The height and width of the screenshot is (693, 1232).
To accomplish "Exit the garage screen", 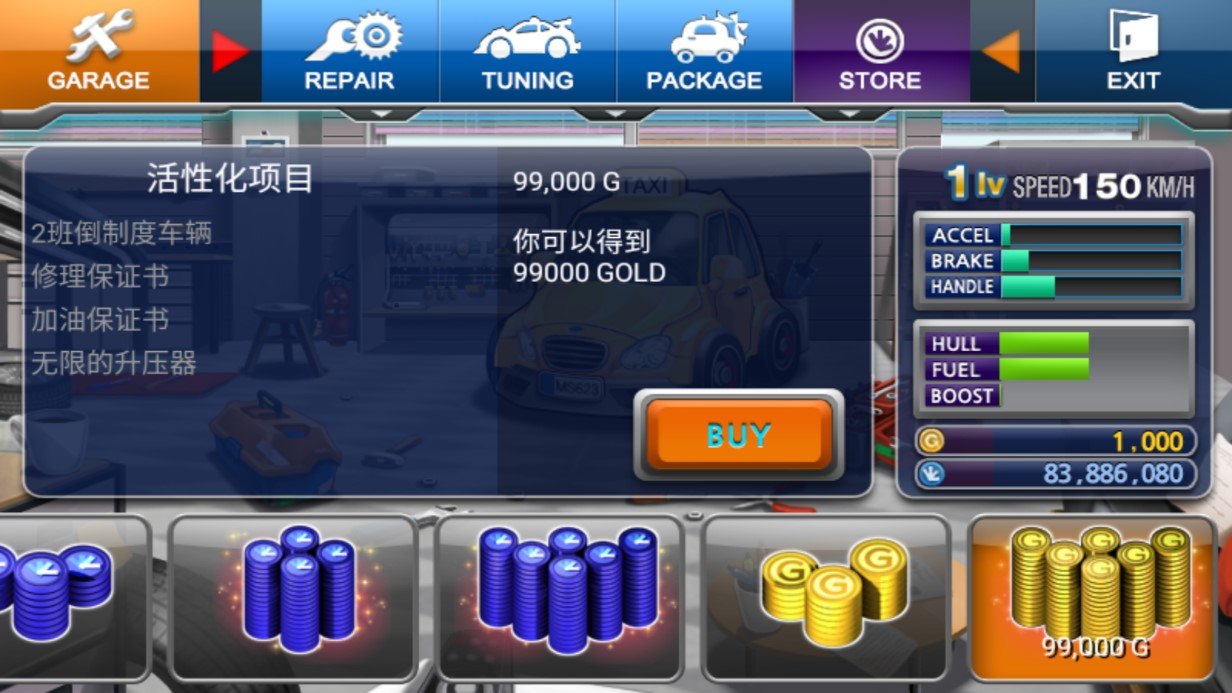I will point(1132,51).
